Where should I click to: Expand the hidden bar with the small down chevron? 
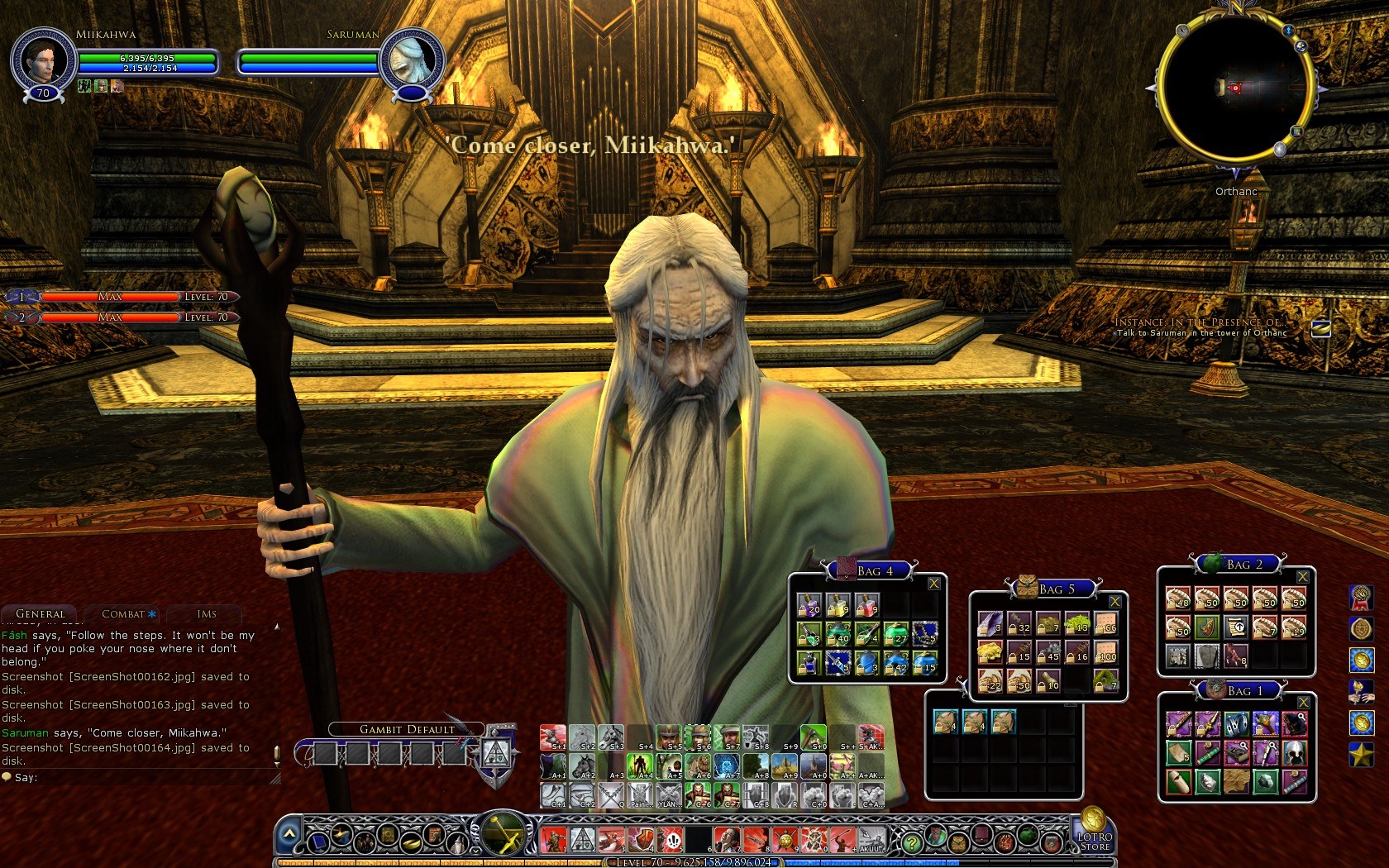click(x=476, y=850)
